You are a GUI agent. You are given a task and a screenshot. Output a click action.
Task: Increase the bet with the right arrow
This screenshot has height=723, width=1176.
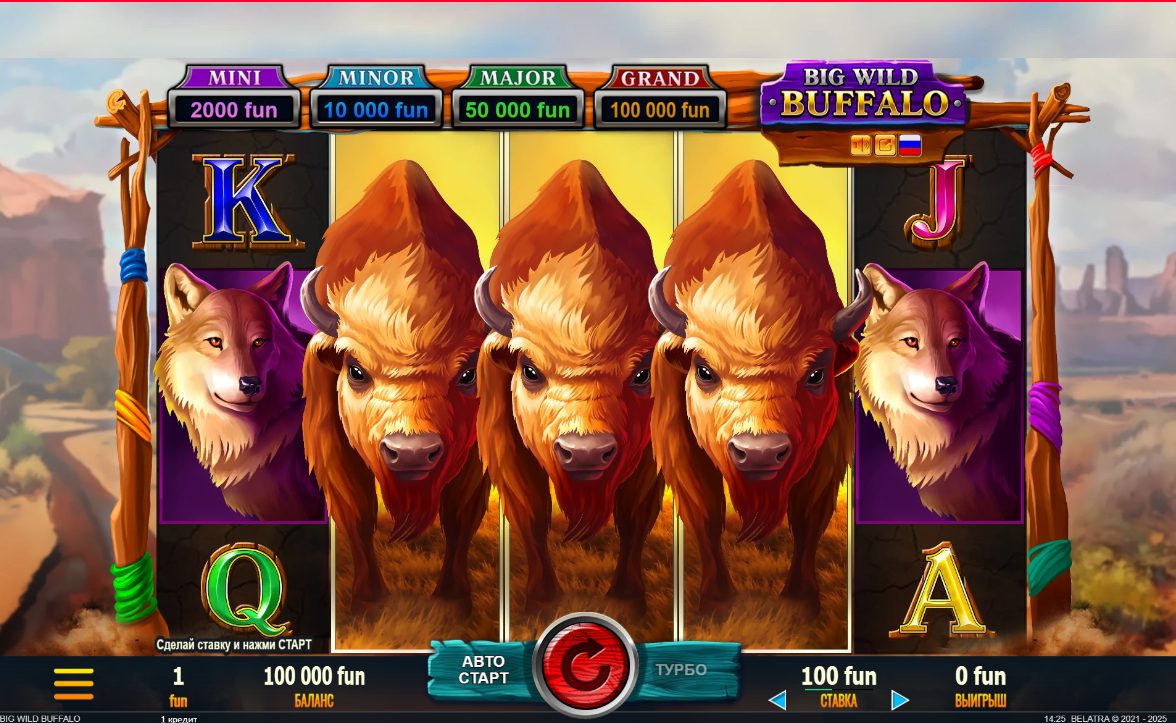coord(900,700)
